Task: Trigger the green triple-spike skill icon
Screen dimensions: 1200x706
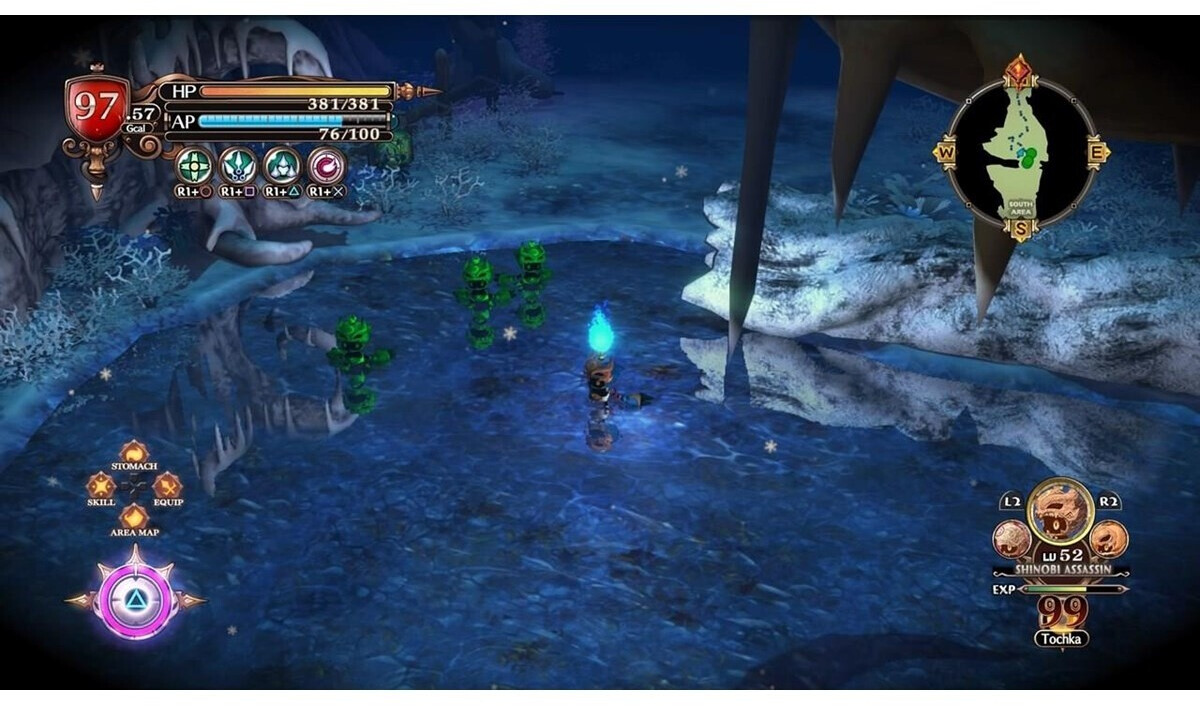Action: point(282,165)
